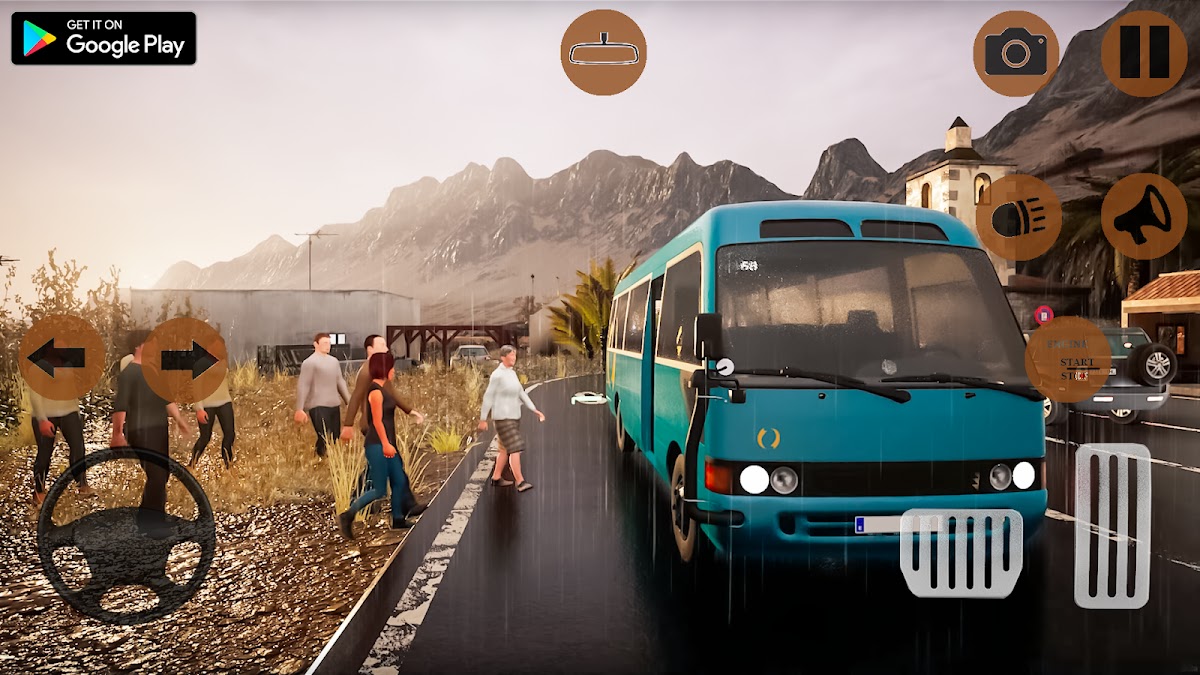This screenshot has width=1200, height=675.
Task: Step on the tall accelerator pedal
Action: pyautogui.click(x=1112, y=525)
